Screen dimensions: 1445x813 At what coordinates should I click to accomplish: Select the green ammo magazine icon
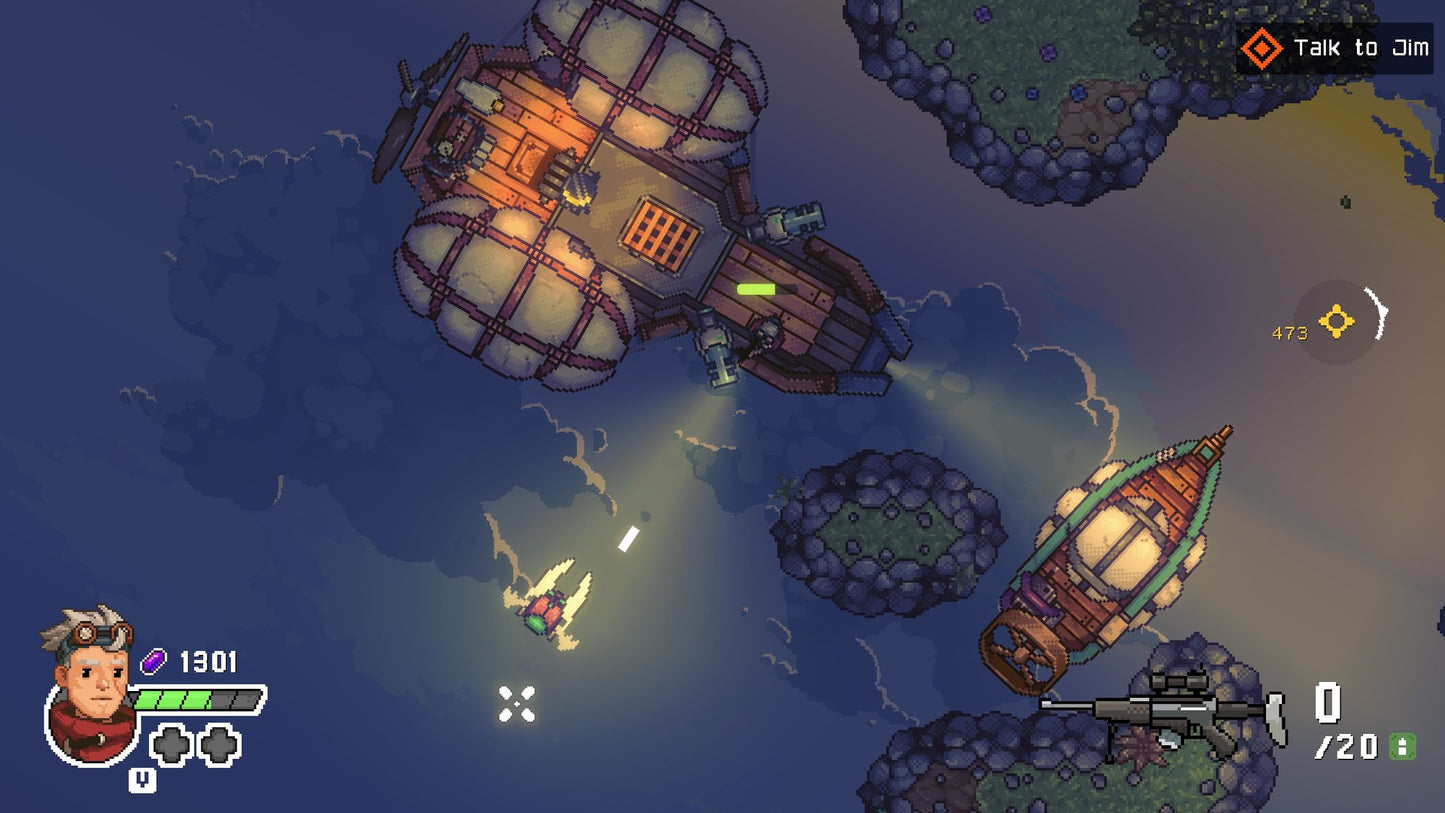click(1402, 746)
